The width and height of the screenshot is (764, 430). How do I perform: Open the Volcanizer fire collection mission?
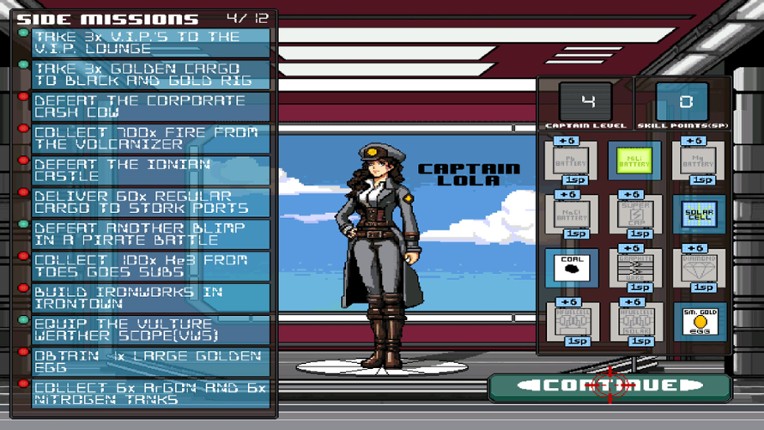coord(151,139)
